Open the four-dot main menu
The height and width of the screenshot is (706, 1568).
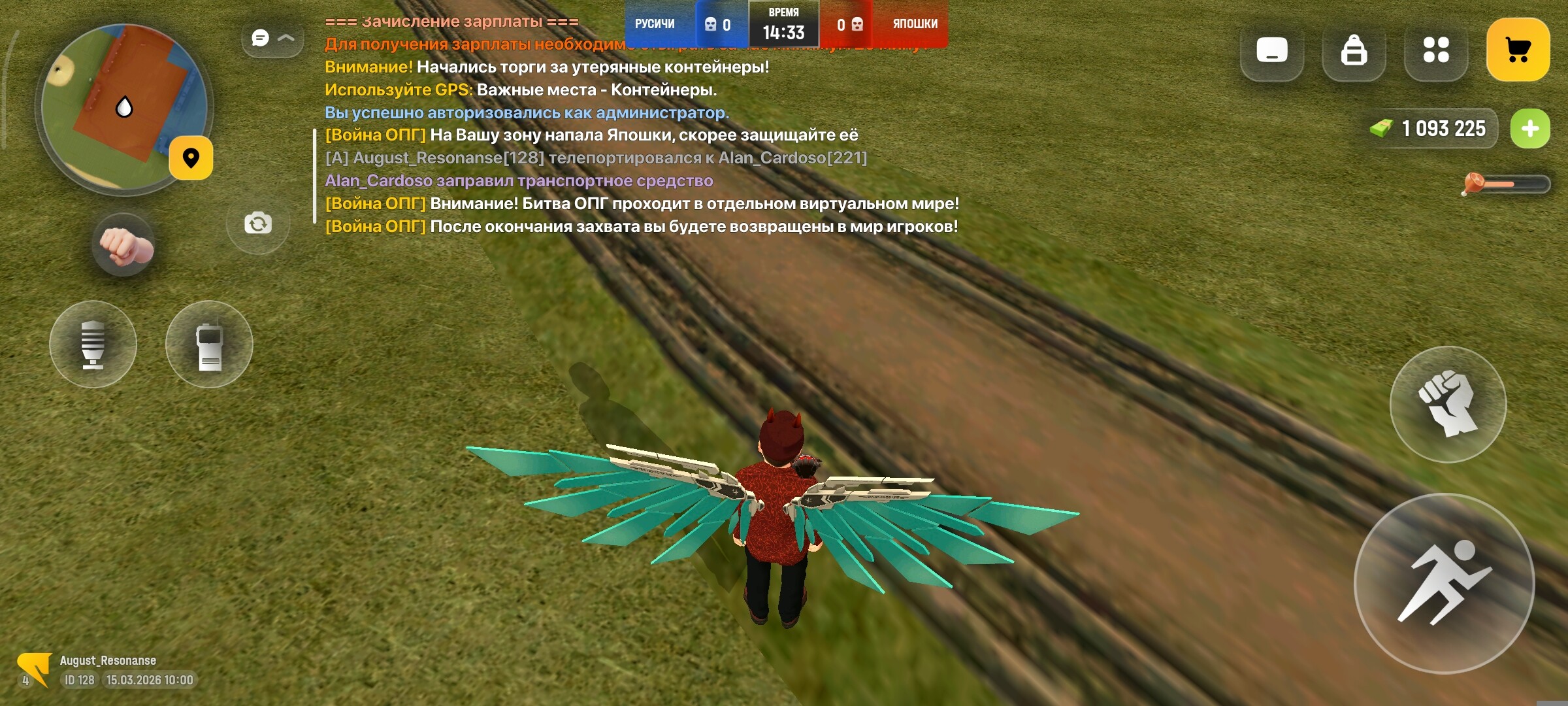tap(1436, 50)
